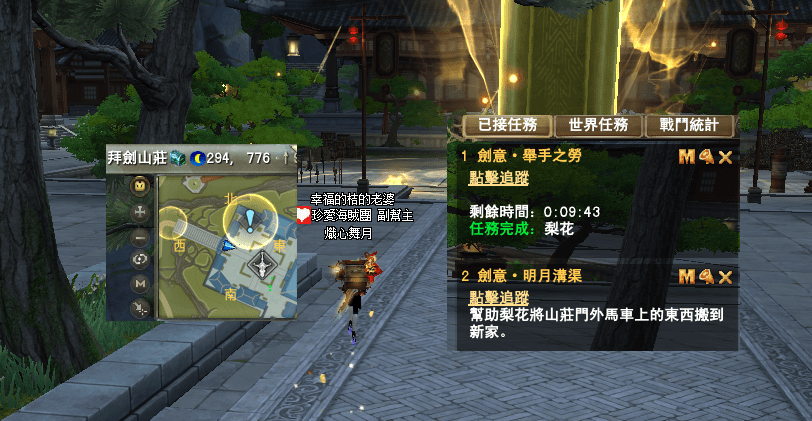The width and height of the screenshot is (812, 421).
Task: Click 點擊追蹤 link under quest 舉手之勞
Action: pyautogui.click(x=499, y=178)
